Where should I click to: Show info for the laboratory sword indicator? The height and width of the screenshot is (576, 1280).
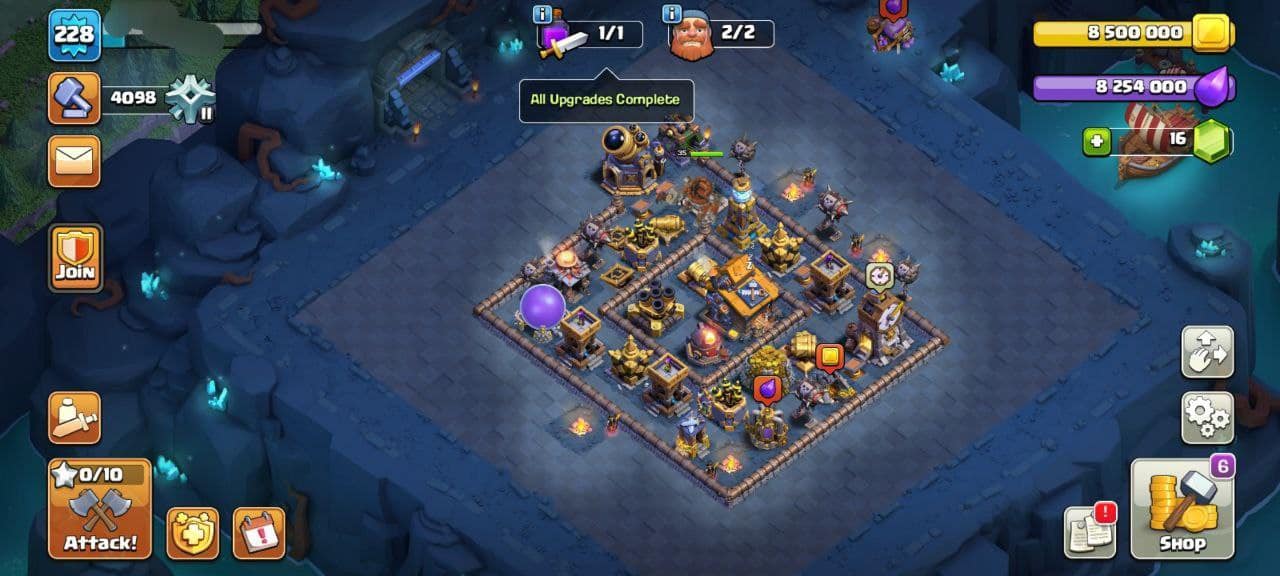[543, 15]
